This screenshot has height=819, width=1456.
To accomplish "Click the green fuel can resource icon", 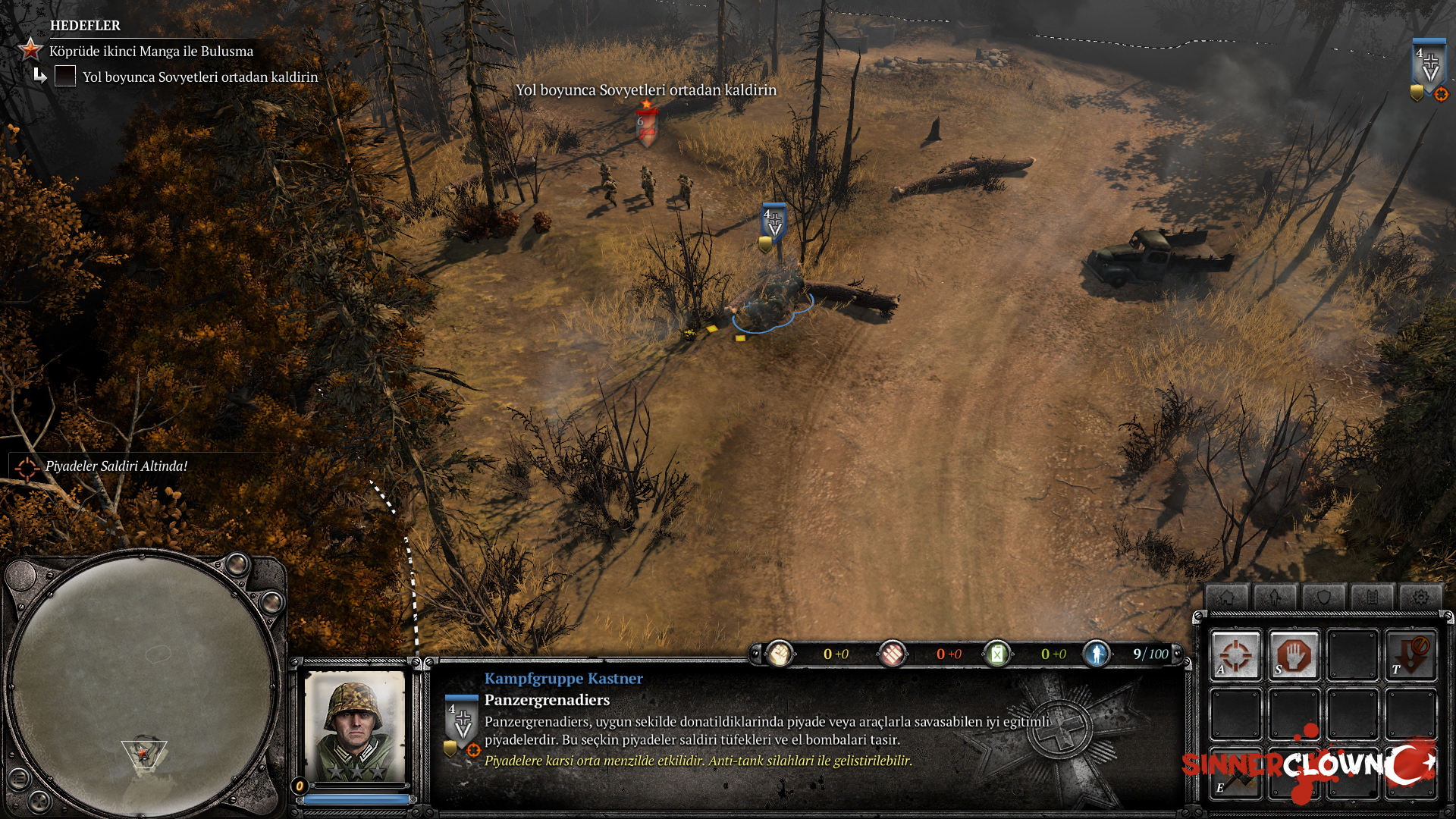I will [996, 654].
